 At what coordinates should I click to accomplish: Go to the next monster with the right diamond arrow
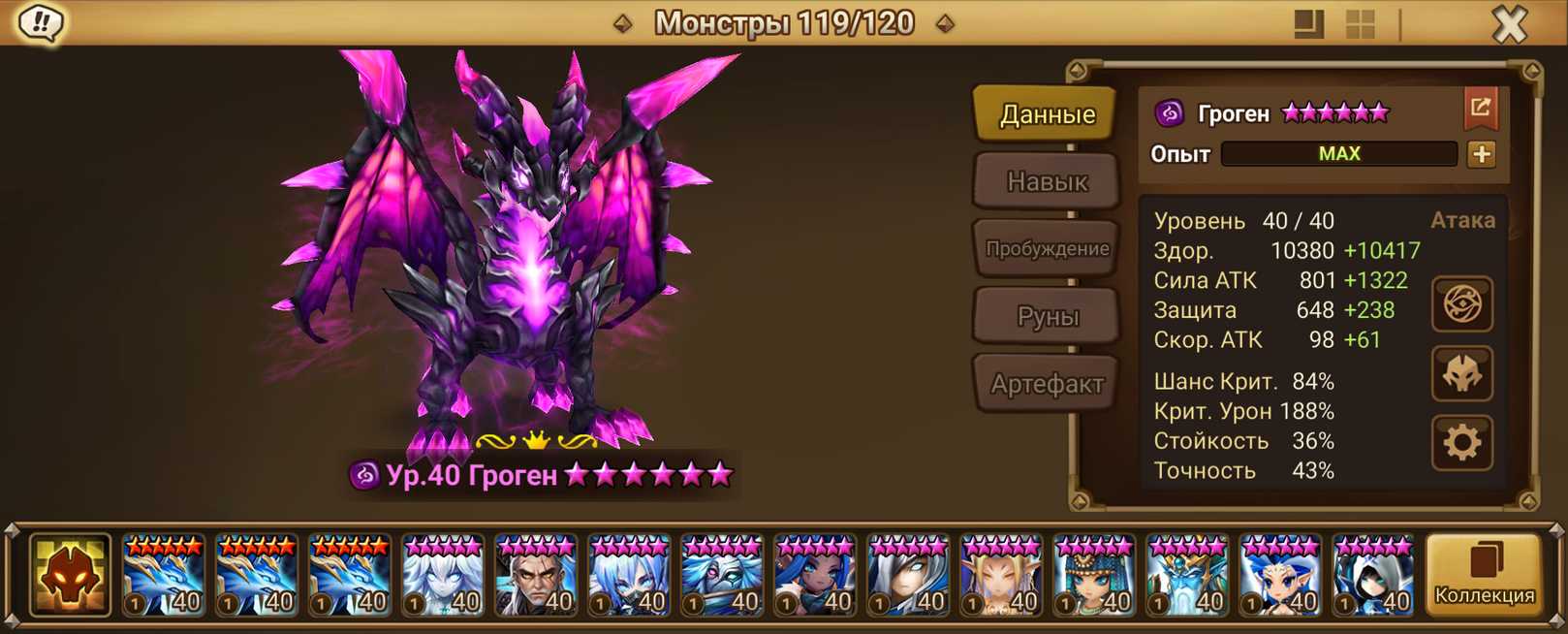click(945, 23)
